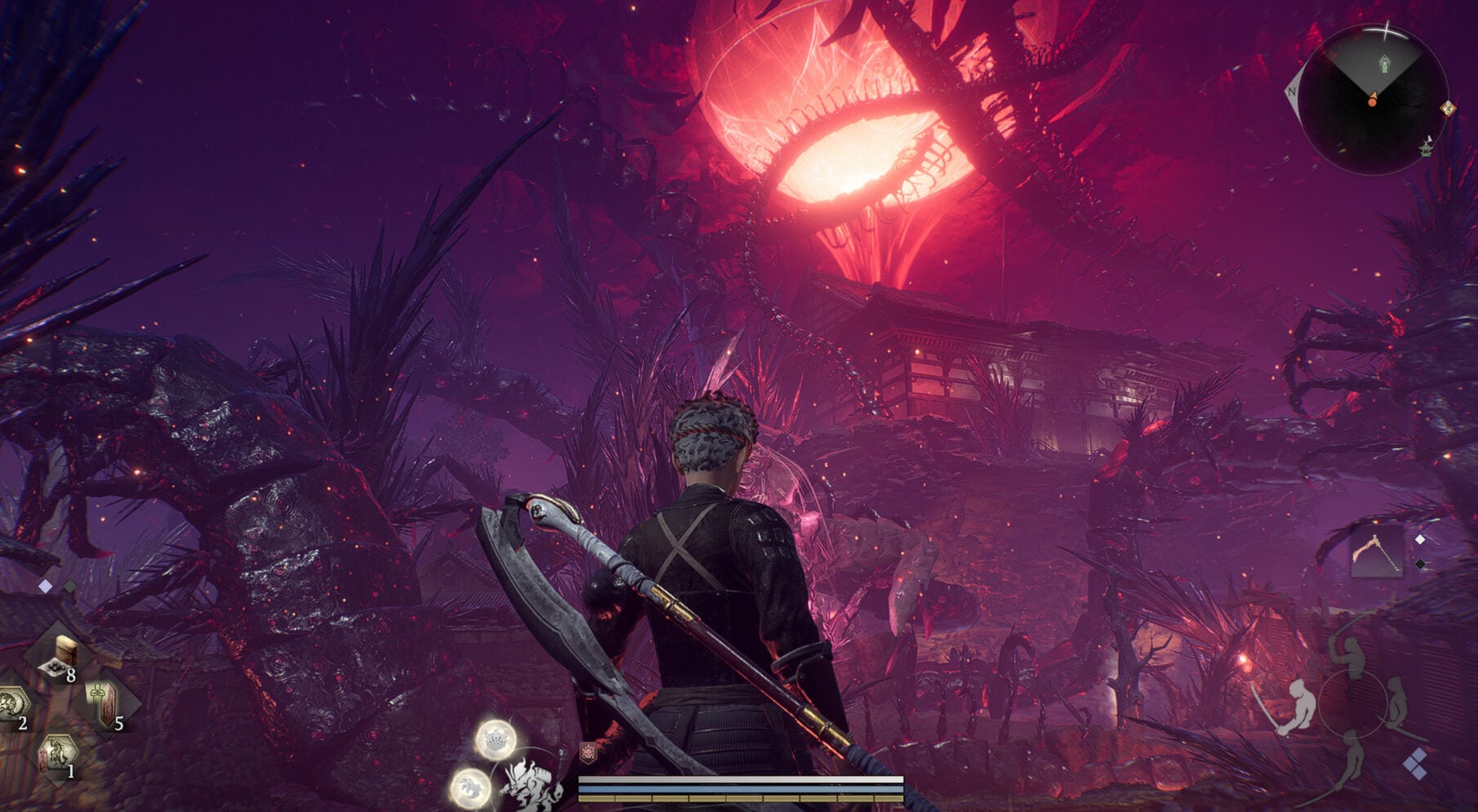
Task: Select the orange diamond marker on the minimap rim
Action: coord(1447,107)
